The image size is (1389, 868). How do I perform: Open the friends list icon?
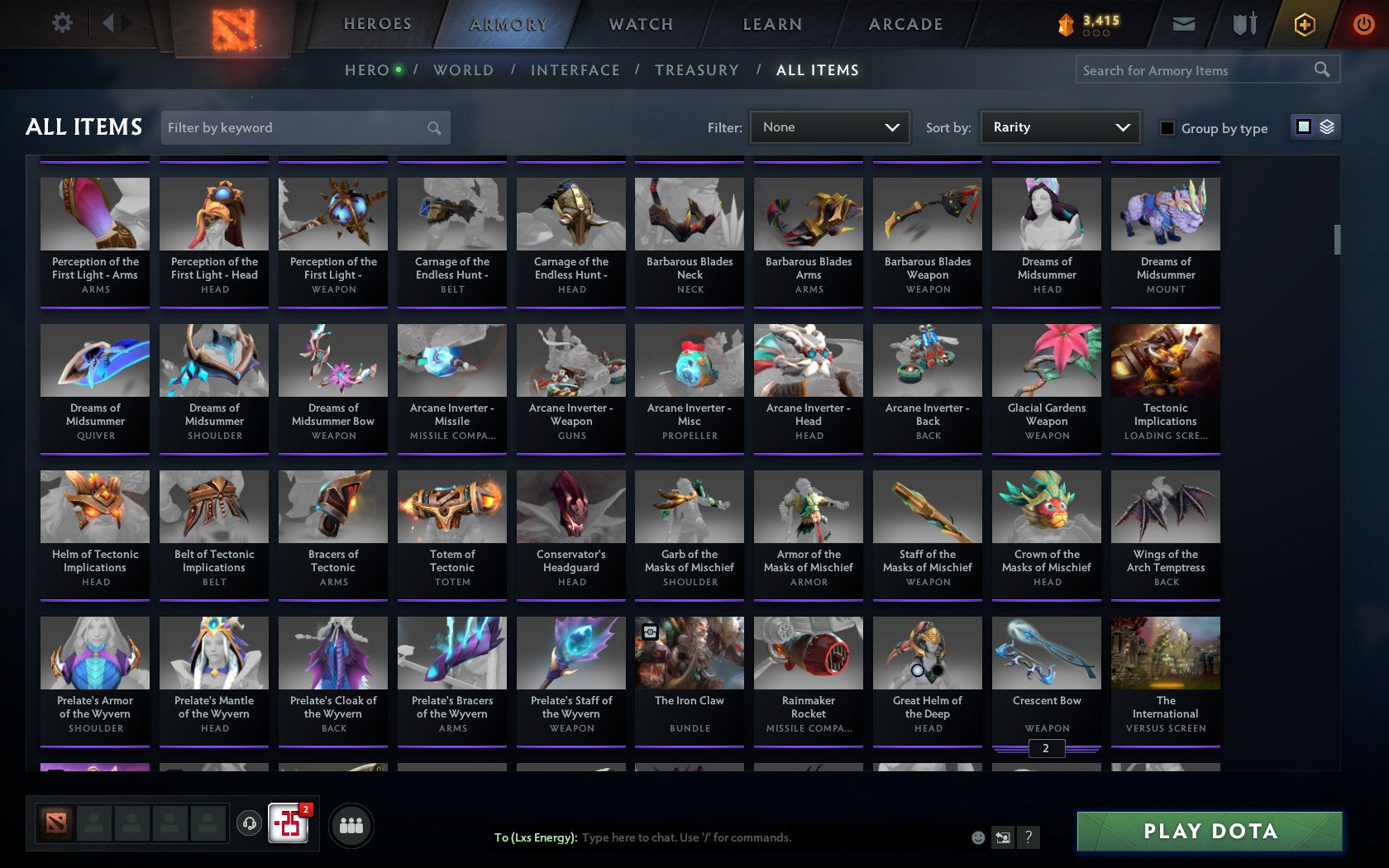click(x=351, y=825)
